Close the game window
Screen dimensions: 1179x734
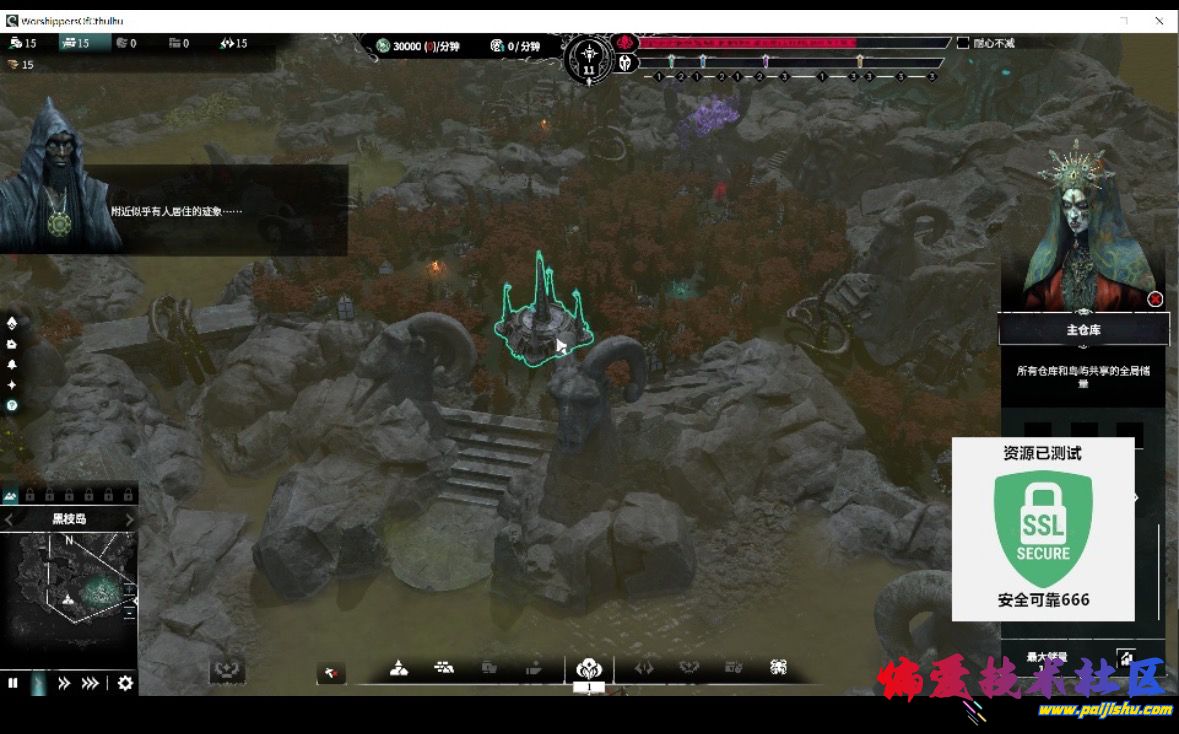click(x=1160, y=20)
